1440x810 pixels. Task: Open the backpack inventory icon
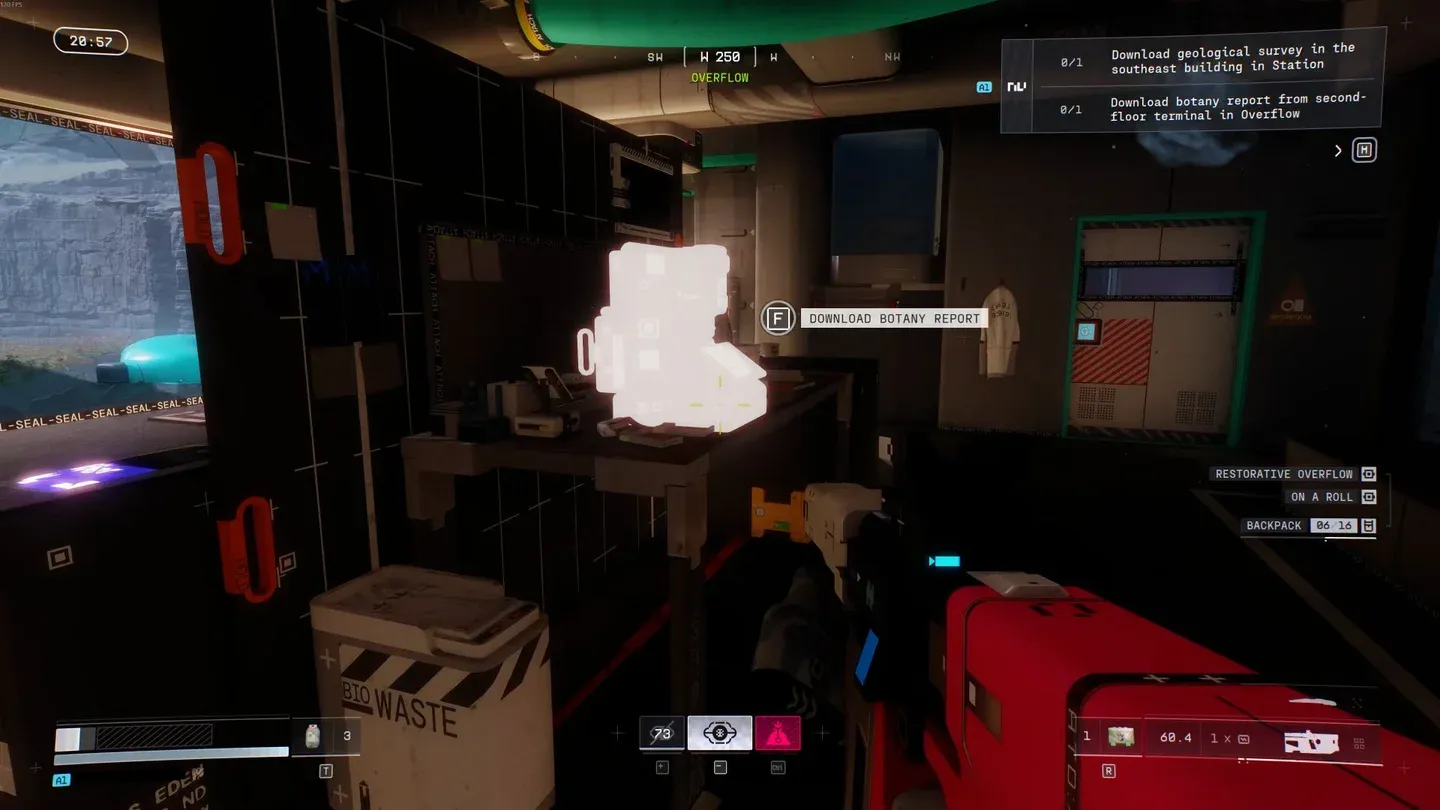pyautogui.click(x=1368, y=526)
